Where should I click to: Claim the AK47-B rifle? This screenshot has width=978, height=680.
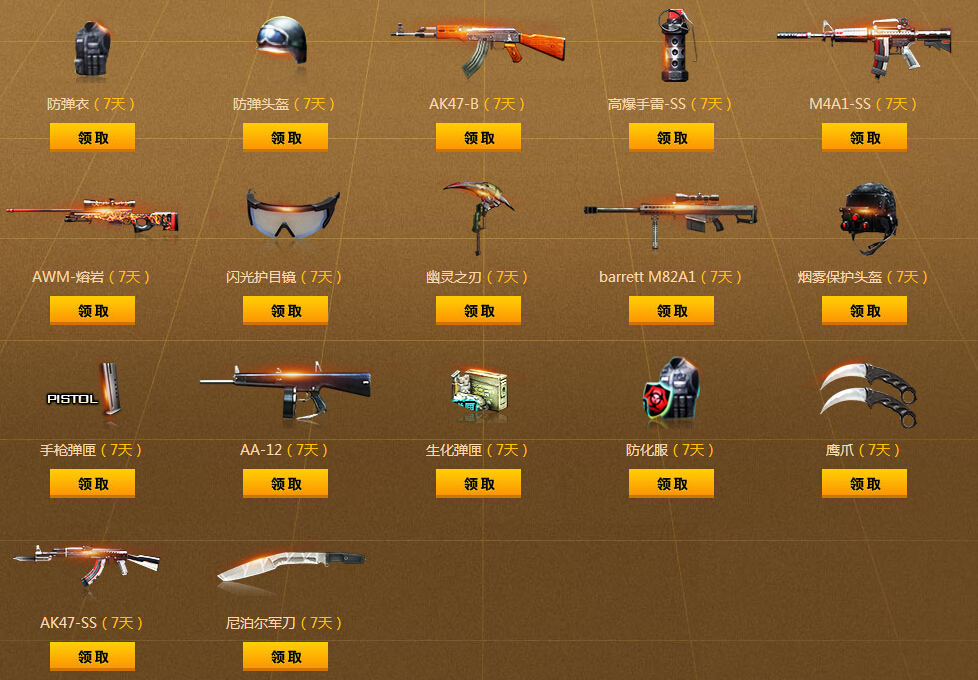tap(478, 138)
